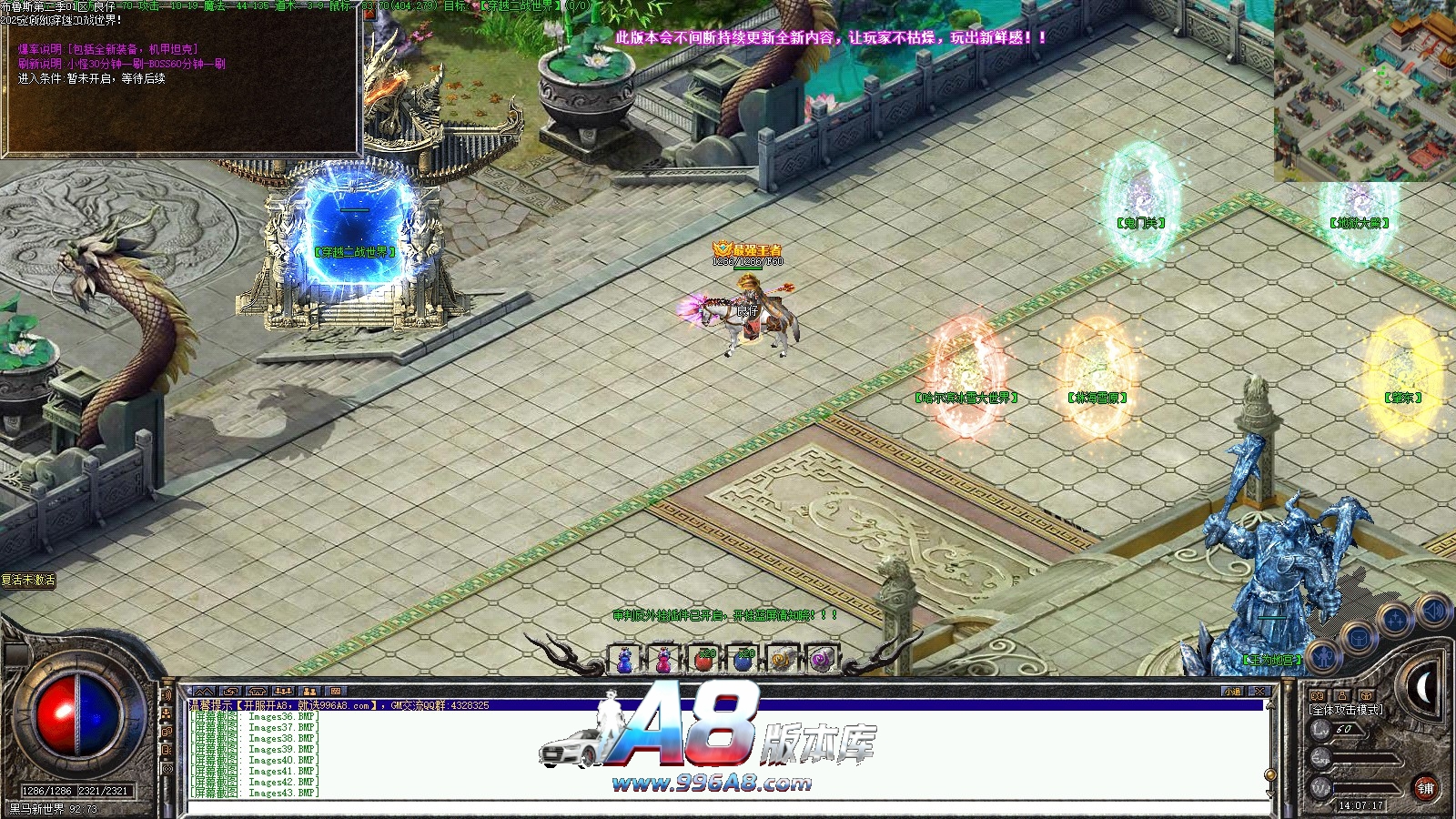The image size is (1456, 819).
Task: Open the skills sparkle round button
Action: pos(1395,620)
